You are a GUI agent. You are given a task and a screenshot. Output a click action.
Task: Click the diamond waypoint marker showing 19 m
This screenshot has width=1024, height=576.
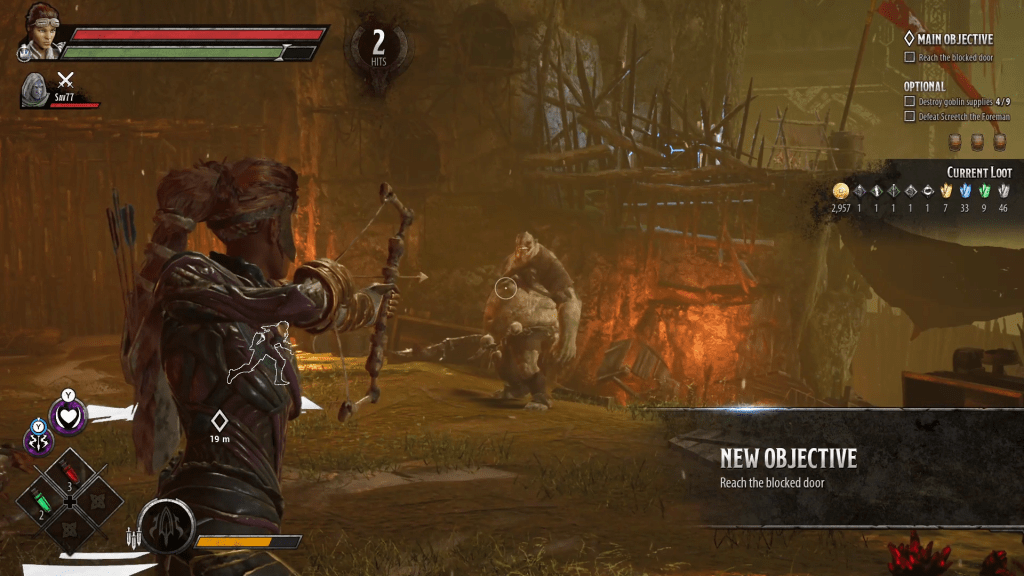(219, 421)
